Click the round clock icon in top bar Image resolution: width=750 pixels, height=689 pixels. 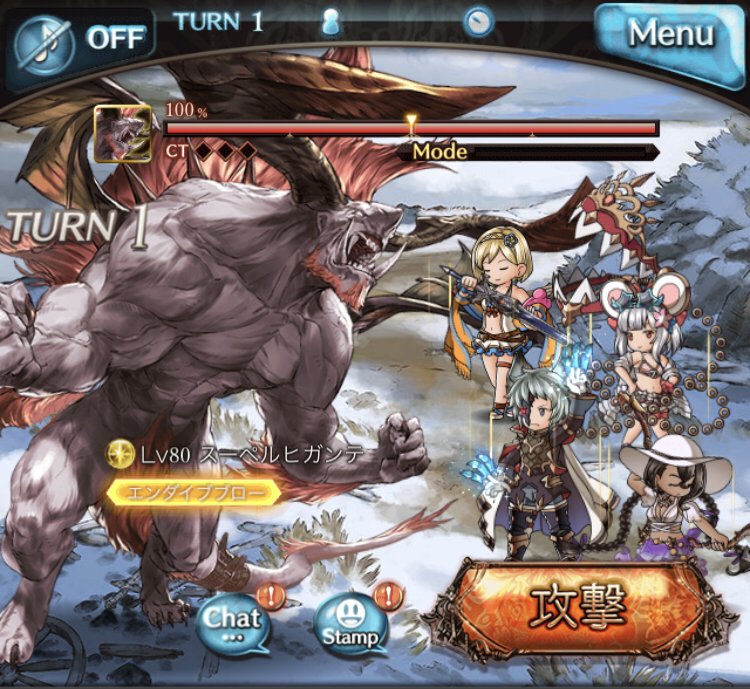[x=478, y=21]
